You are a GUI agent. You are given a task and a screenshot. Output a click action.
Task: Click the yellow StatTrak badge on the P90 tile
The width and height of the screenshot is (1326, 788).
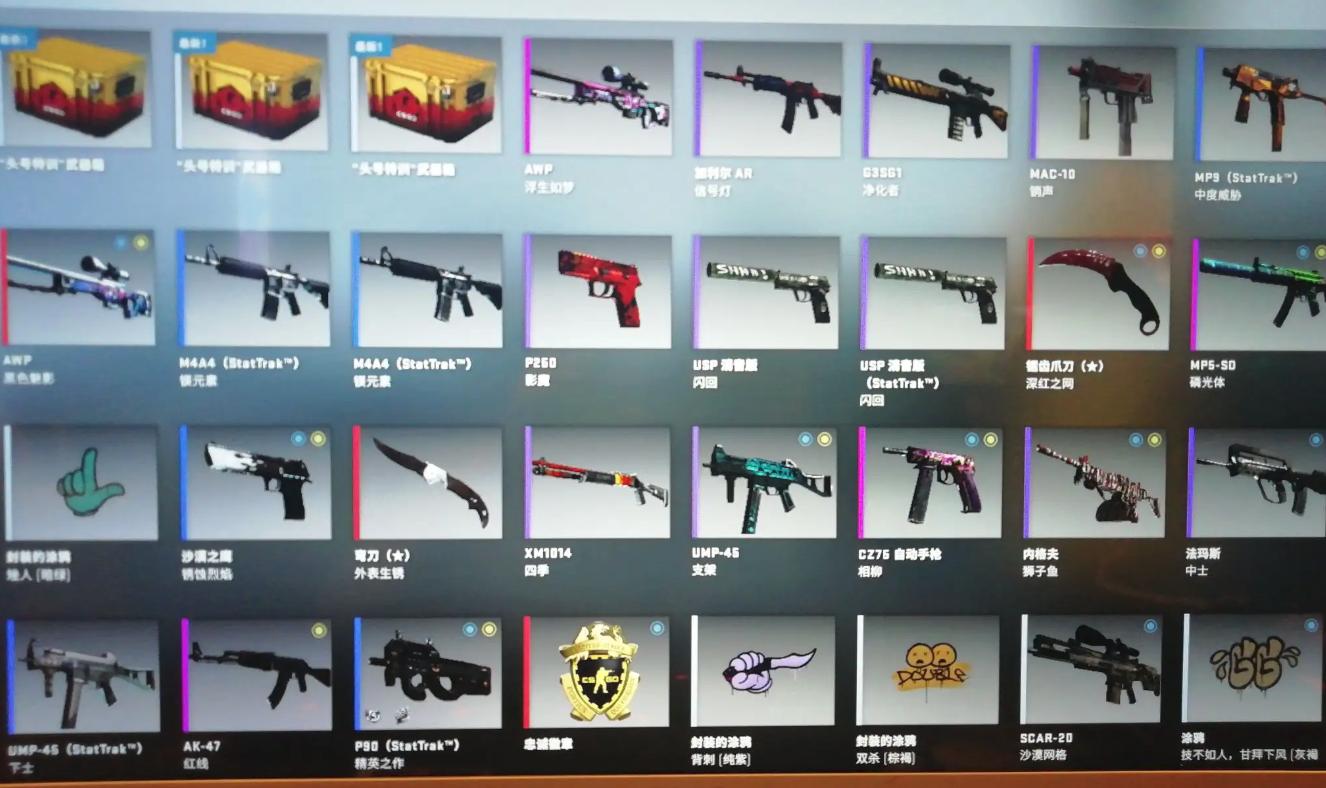(x=489, y=629)
